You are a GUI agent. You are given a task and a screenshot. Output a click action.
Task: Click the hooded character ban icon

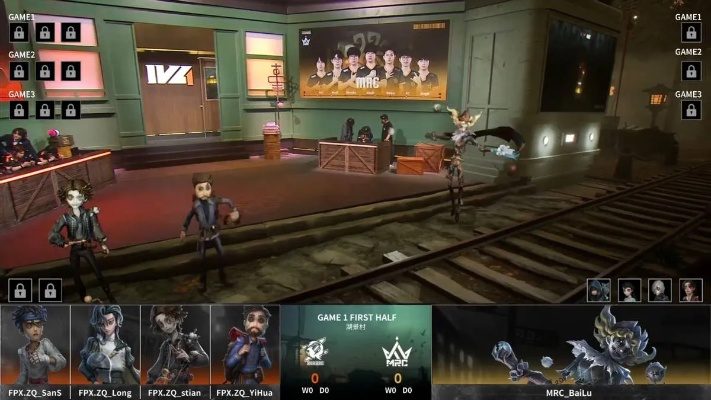pyautogui.click(x=599, y=290)
